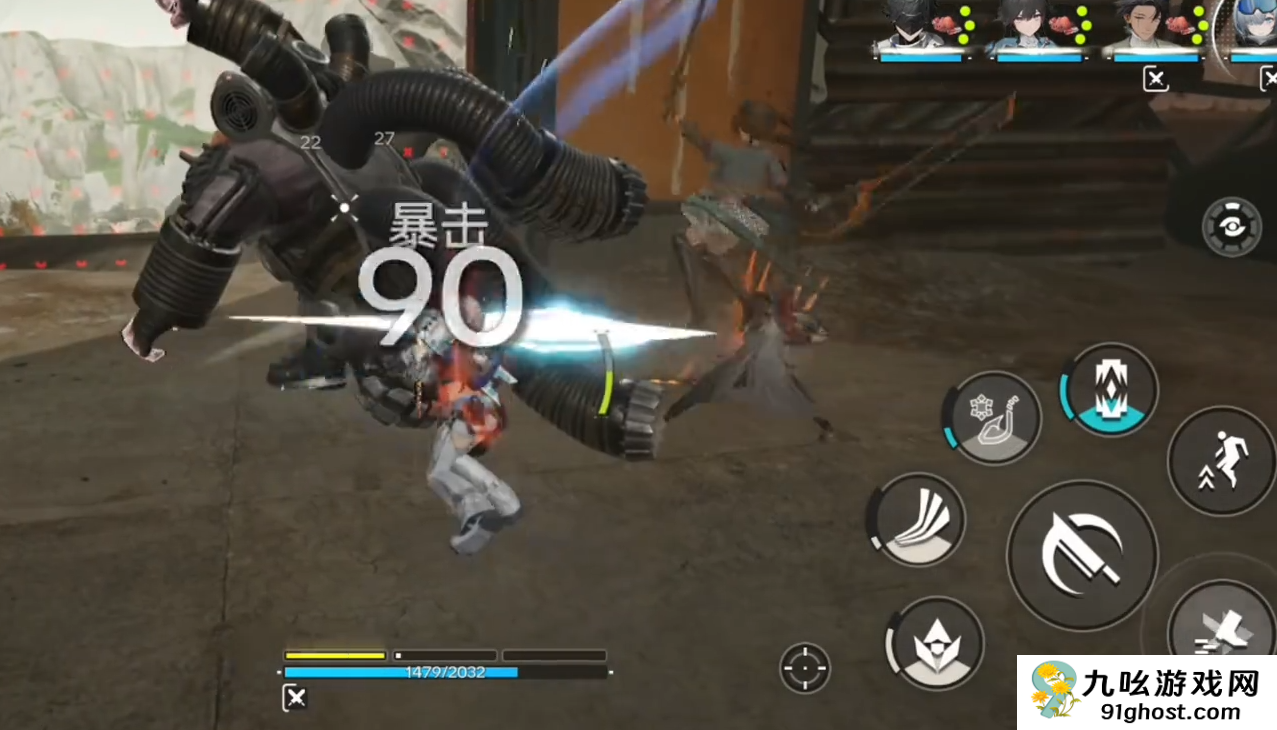1277x730 pixels.
Task: Toggle the eye-shaped camera view button
Action: click(x=1232, y=228)
